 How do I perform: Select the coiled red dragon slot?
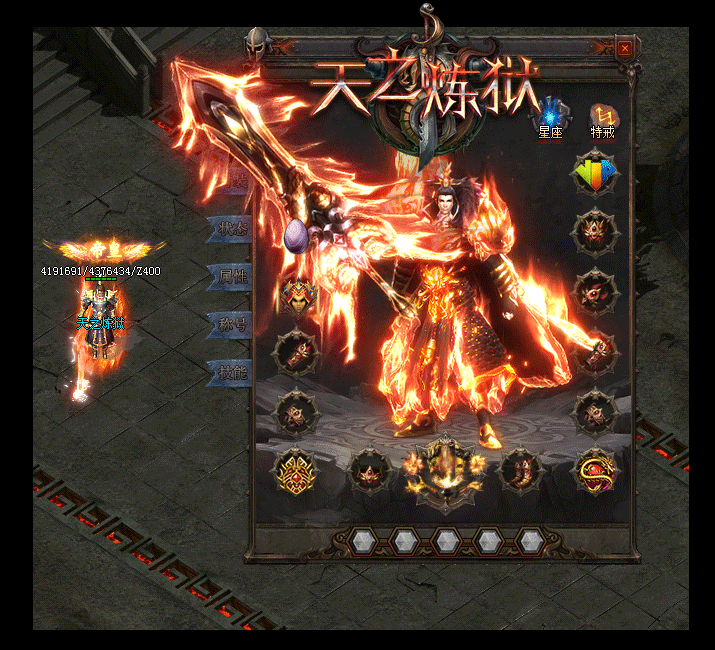pyautogui.click(x=596, y=471)
